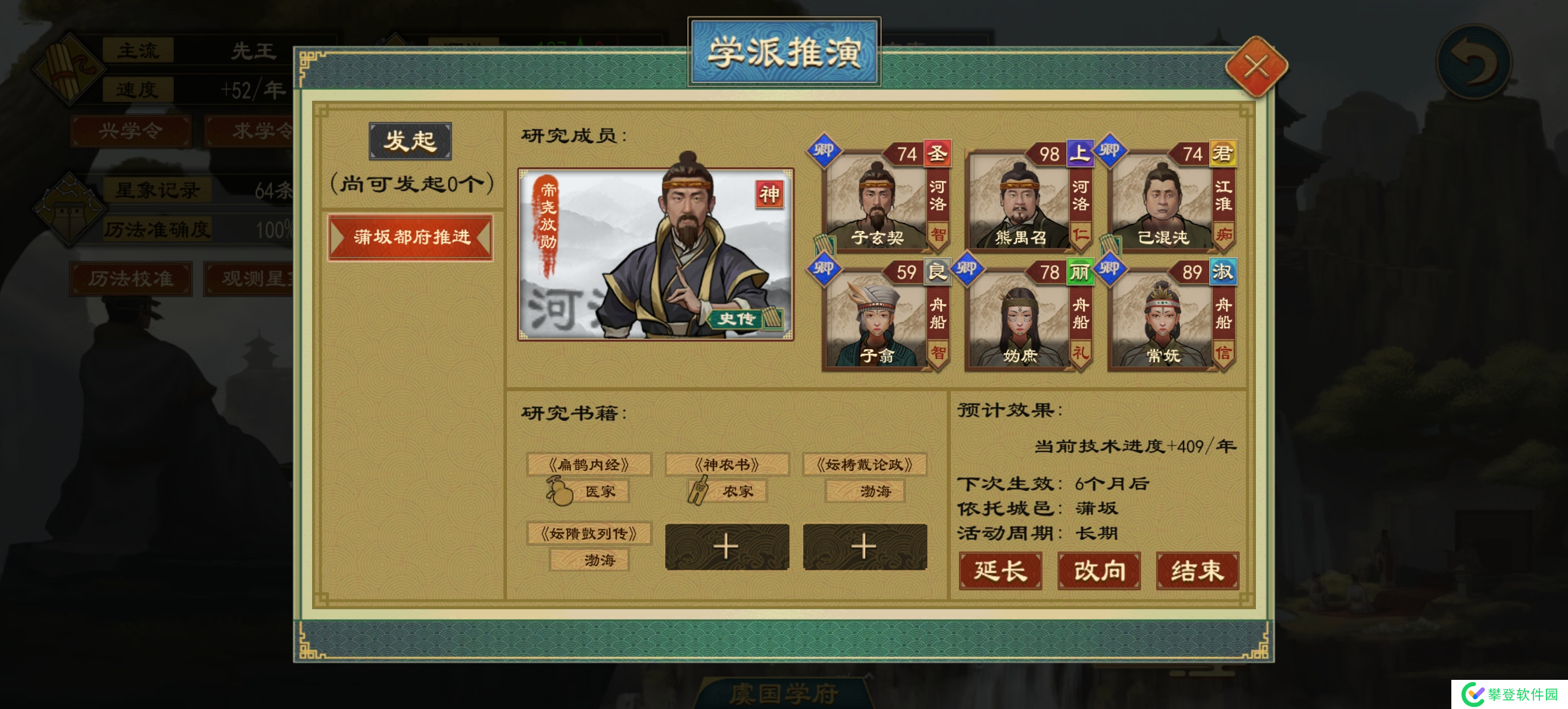Click the red 神 badge on 帝尧放勋's portrait
The image size is (1568, 709).
coord(769,194)
